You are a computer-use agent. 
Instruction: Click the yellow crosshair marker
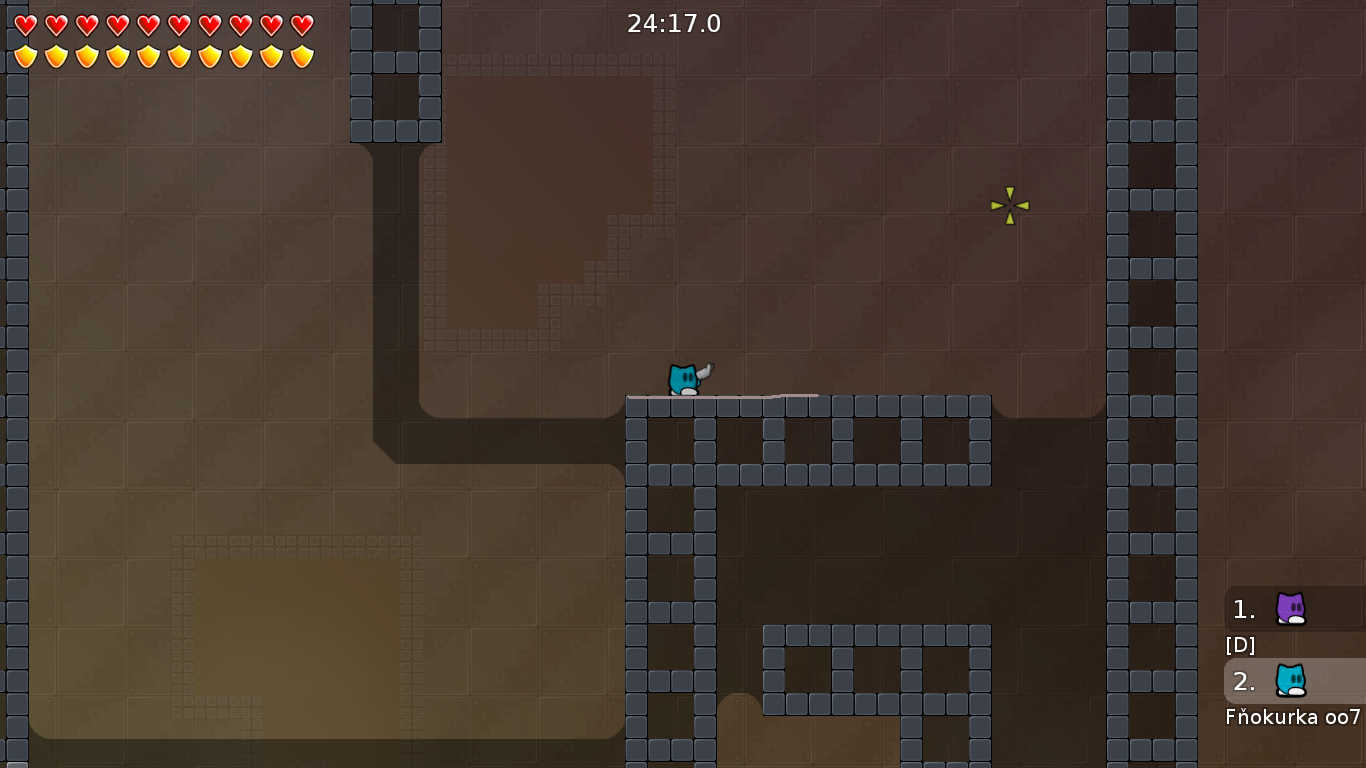click(1009, 205)
